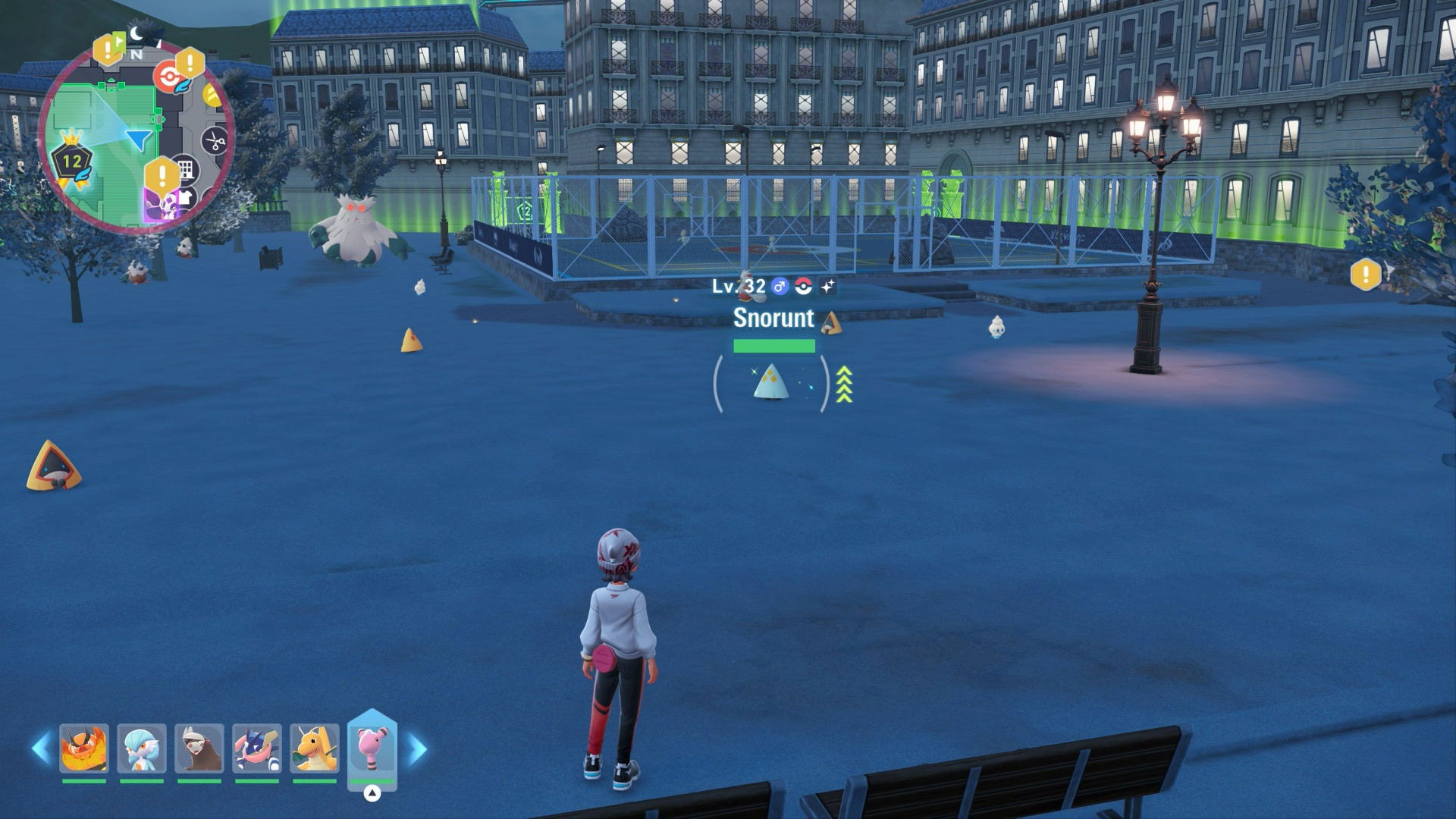Select the Pokémon Center minimap marker
This screenshot has height=819, width=1456.
168,77
